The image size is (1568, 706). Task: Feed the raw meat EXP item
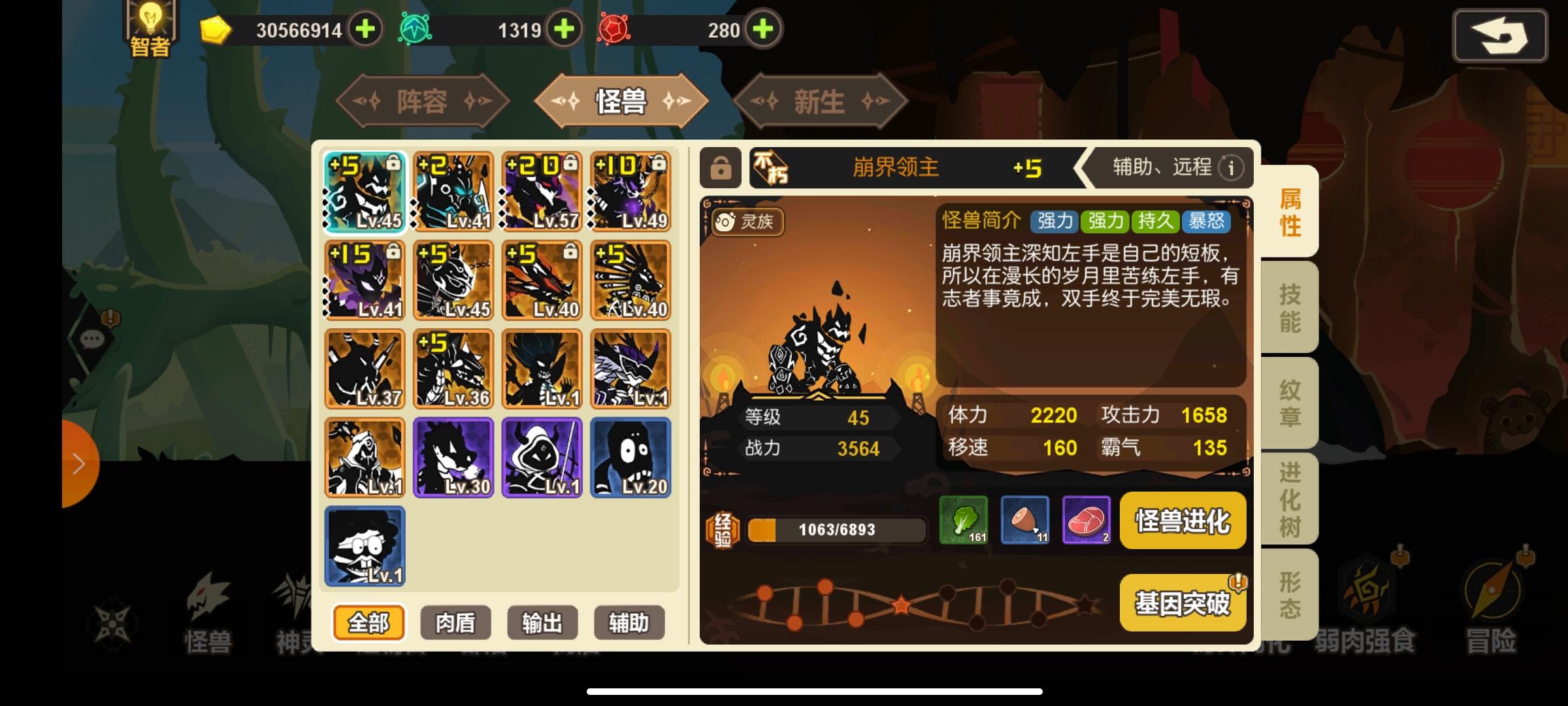tap(1086, 520)
